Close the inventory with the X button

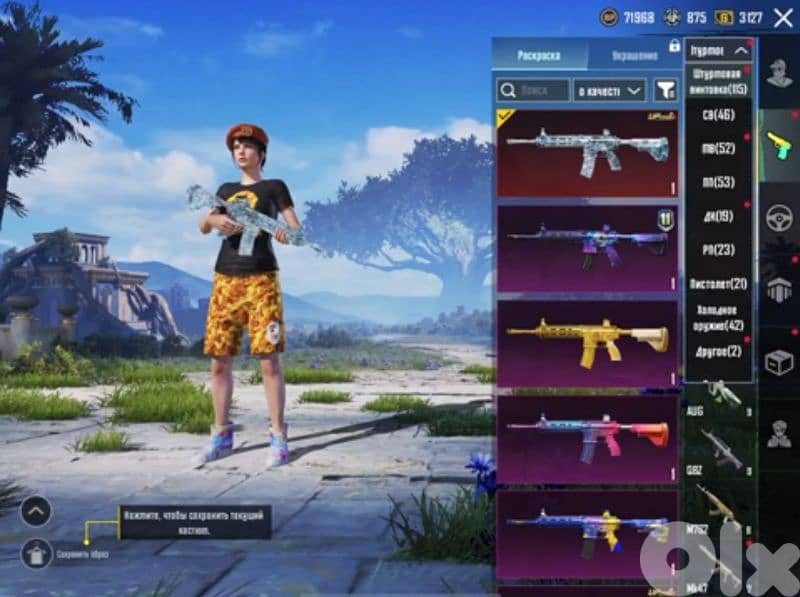[x=782, y=17]
